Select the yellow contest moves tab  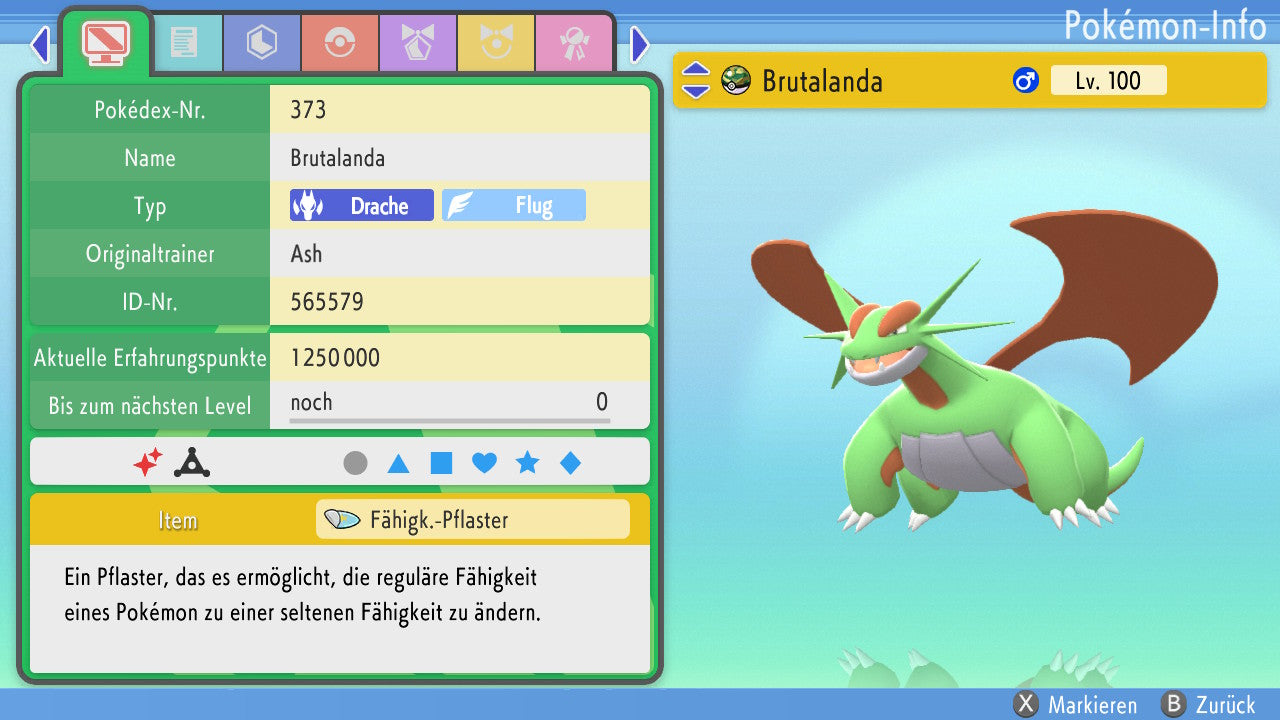pyautogui.click(x=496, y=43)
